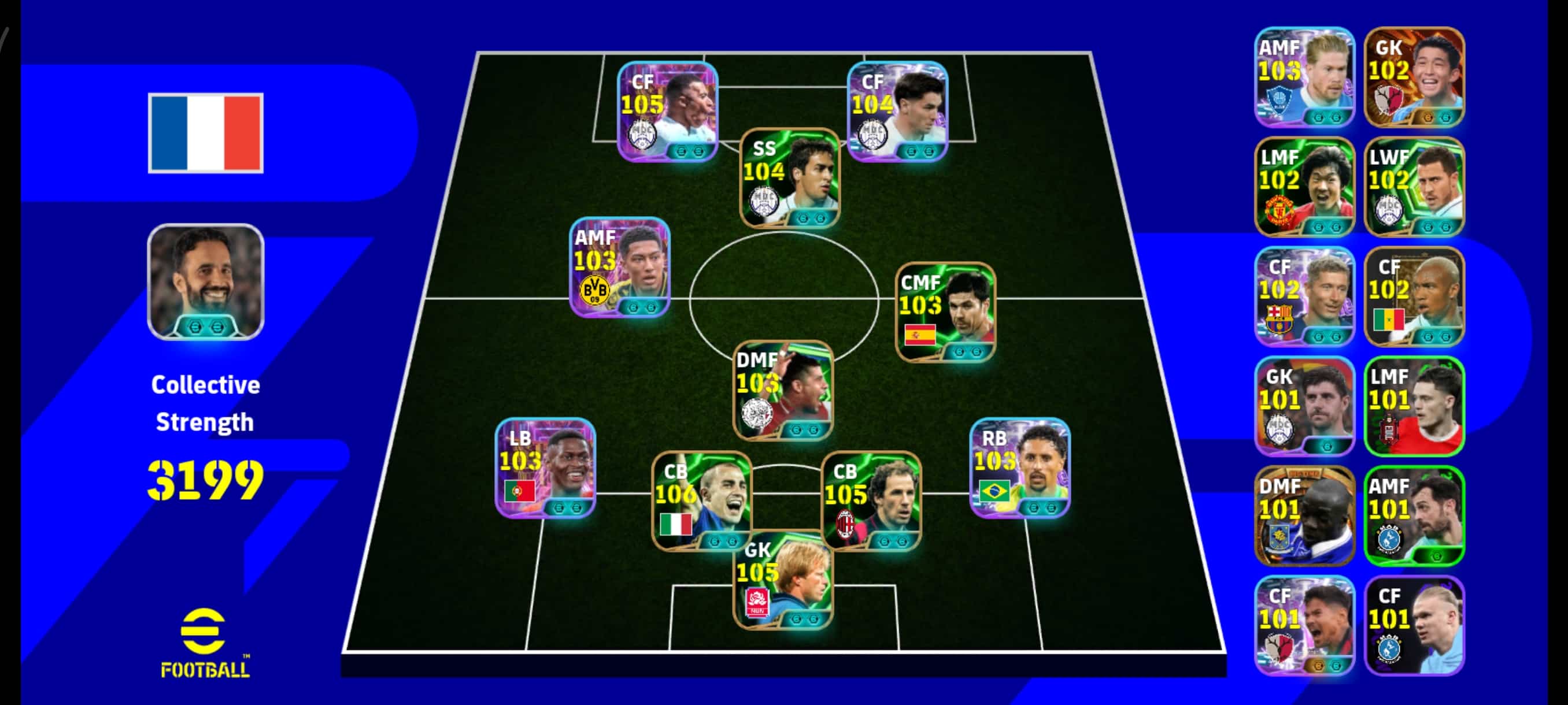Select the GK 101 substitute card
The image size is (1568, 705).
[x=1304, y=406]
